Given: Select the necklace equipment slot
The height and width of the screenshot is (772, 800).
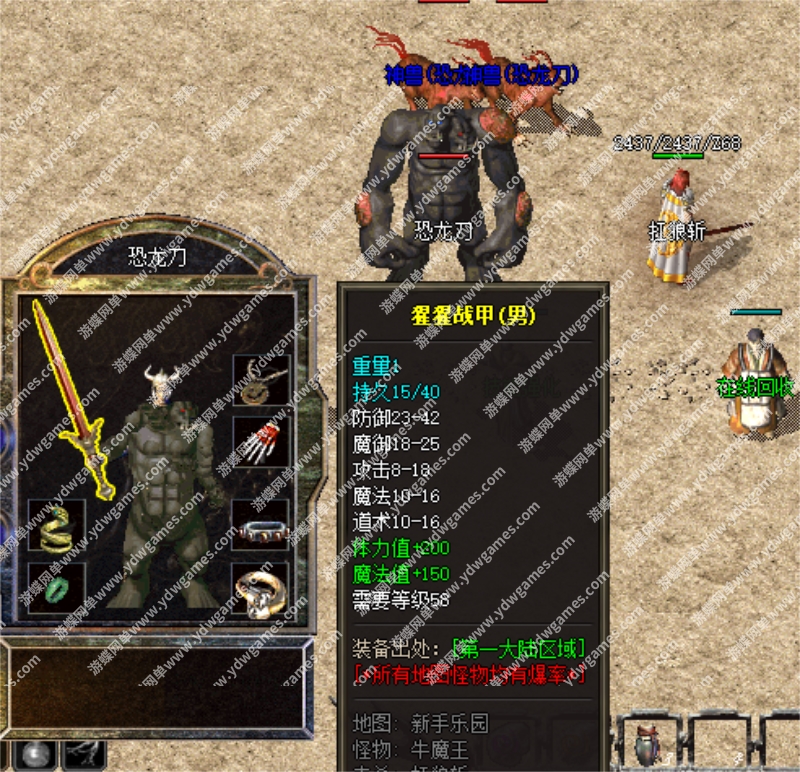Looking at the screenshot, I should (x=260, y=381).
